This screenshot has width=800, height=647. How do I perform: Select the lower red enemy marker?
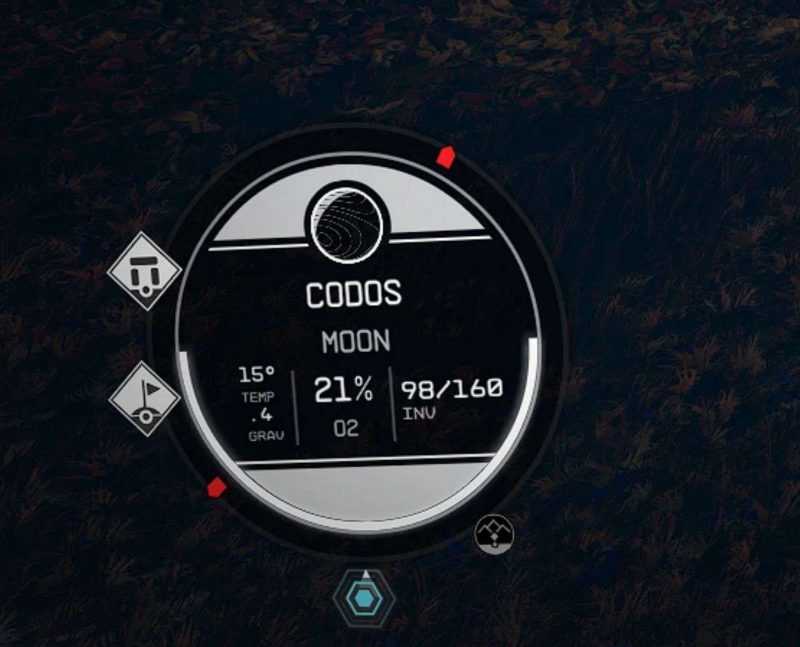[x=215, y=487]
